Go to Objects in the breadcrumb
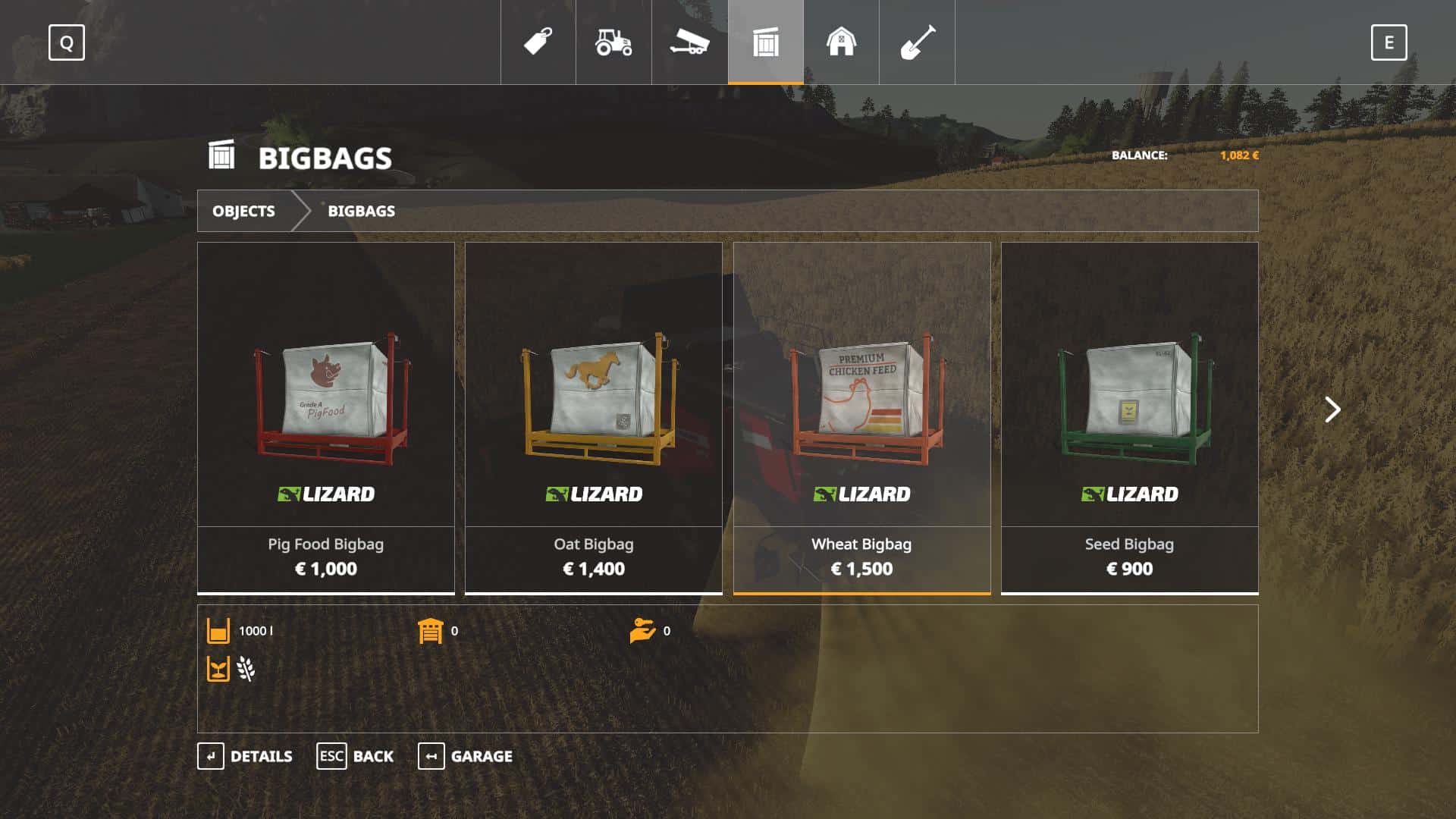The width and height of the screenshot is (1456, 819). [243, 211]
